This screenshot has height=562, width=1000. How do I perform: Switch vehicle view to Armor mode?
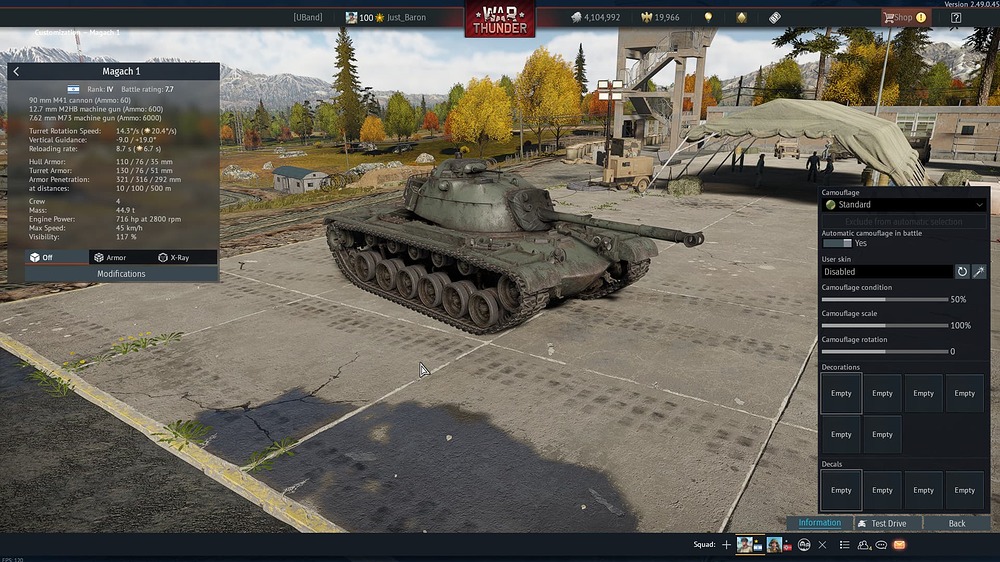click(111, 257)
